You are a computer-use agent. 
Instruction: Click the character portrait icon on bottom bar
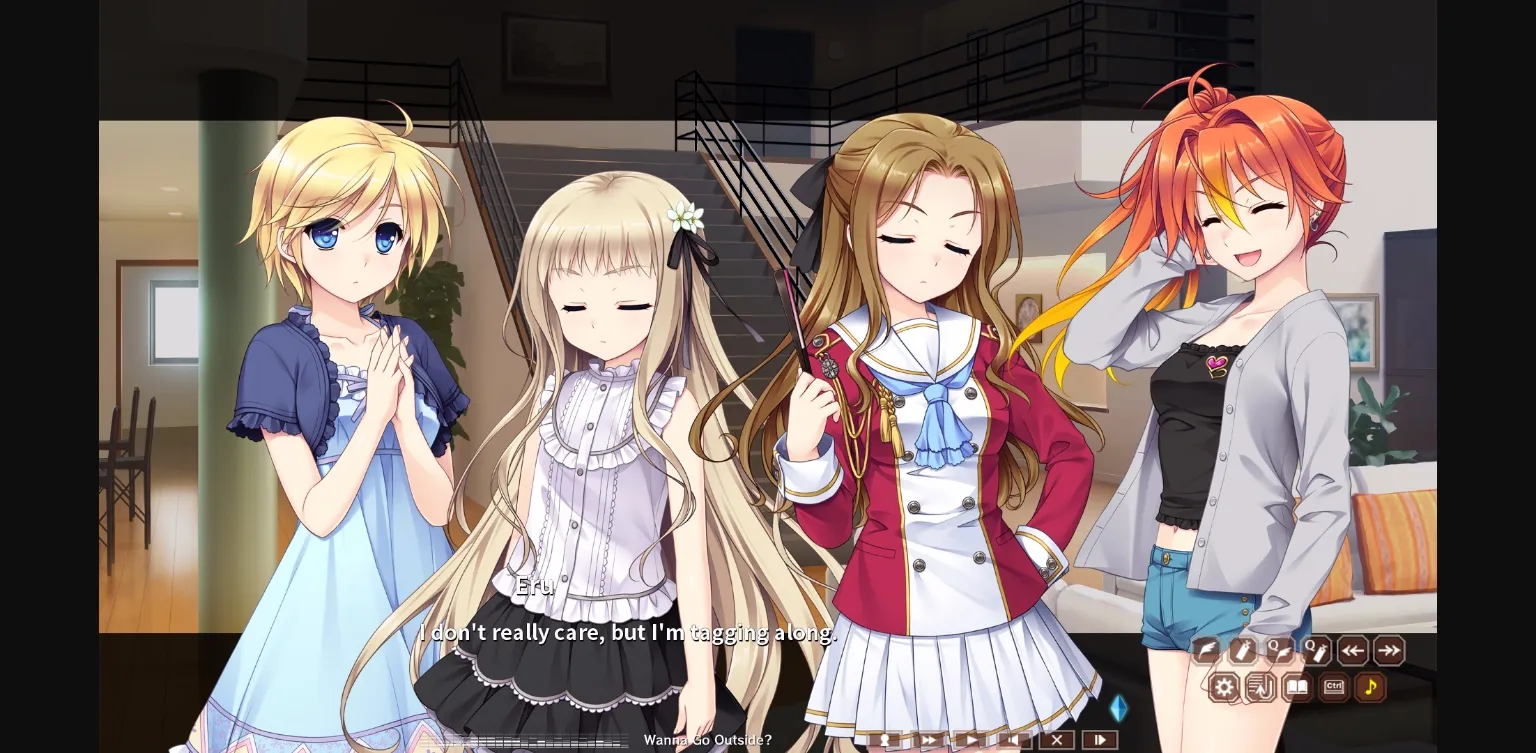click(x=884, y=740)
